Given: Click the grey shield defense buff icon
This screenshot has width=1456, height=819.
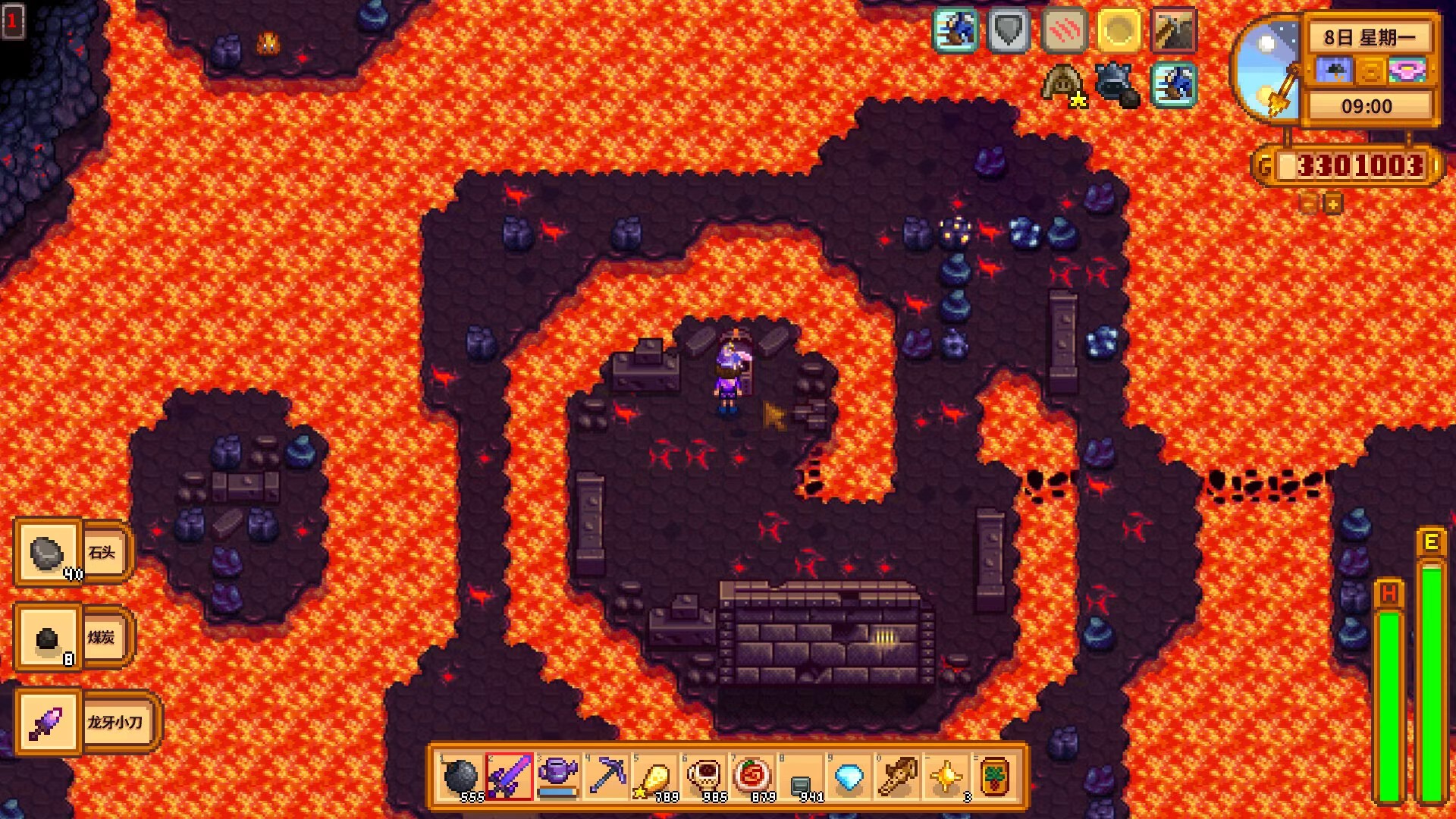Looking at the screenshot, I should tap(1009, 31).
